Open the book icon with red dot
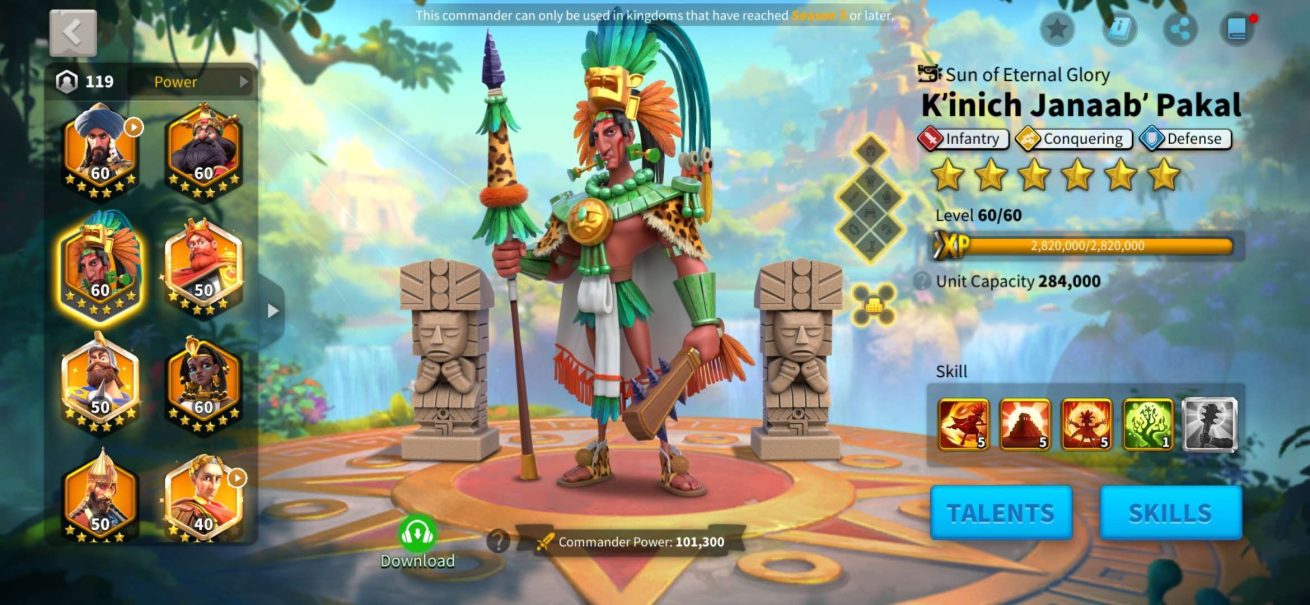 (1237, 28)
